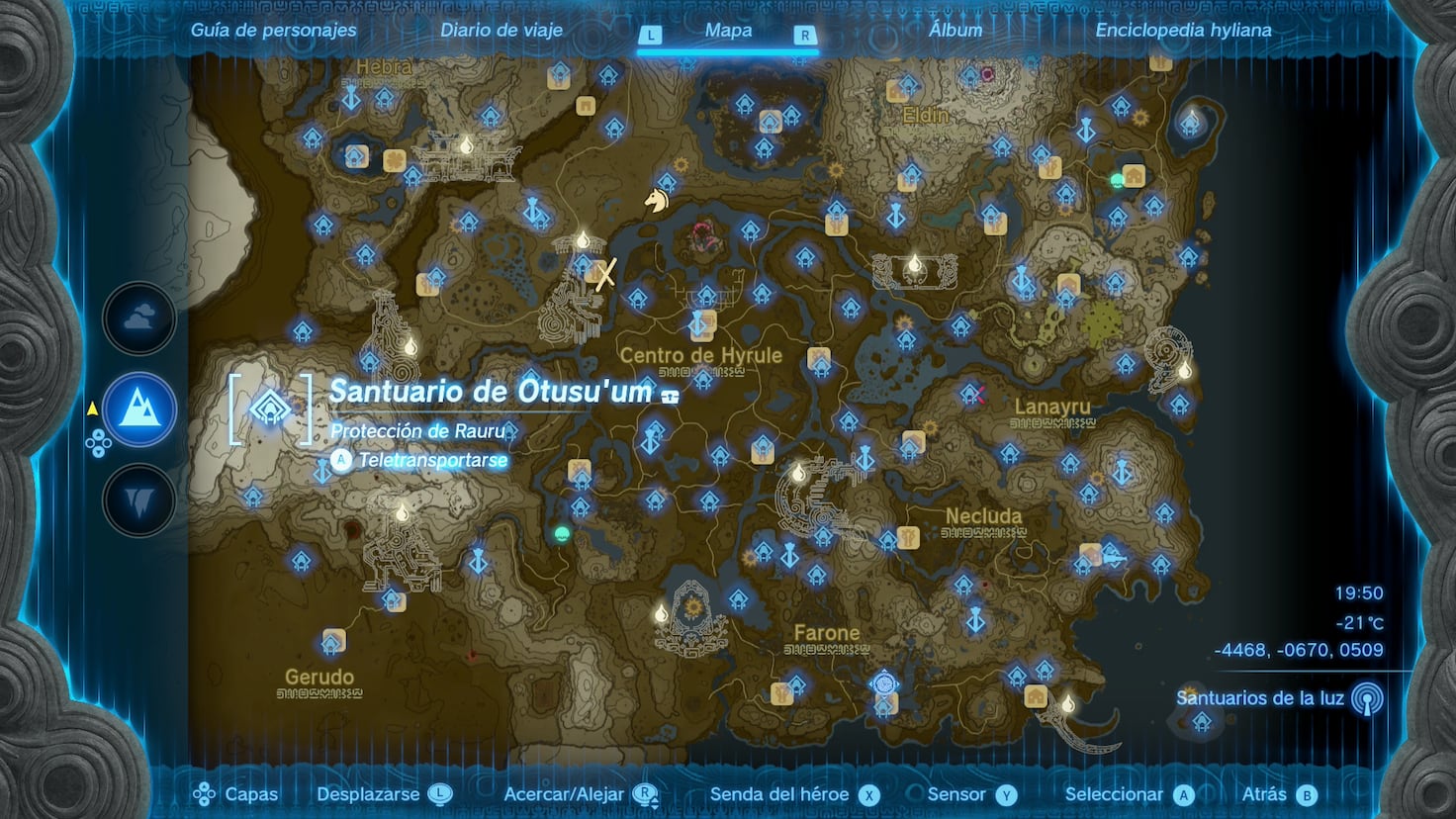Click the yellow arrow beside the layer icons

(x=92, y=406)
